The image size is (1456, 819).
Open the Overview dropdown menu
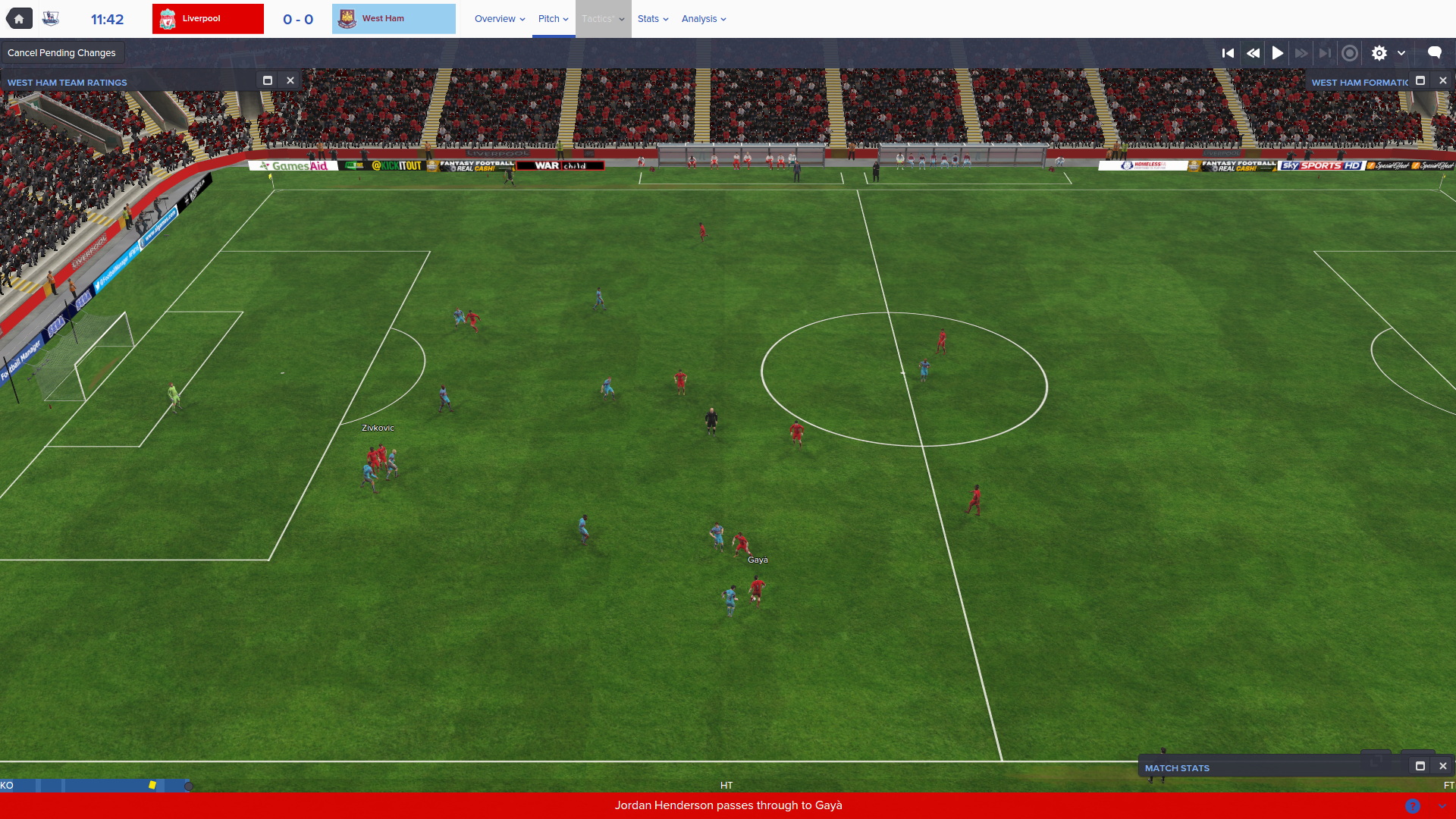pos(500,19)
